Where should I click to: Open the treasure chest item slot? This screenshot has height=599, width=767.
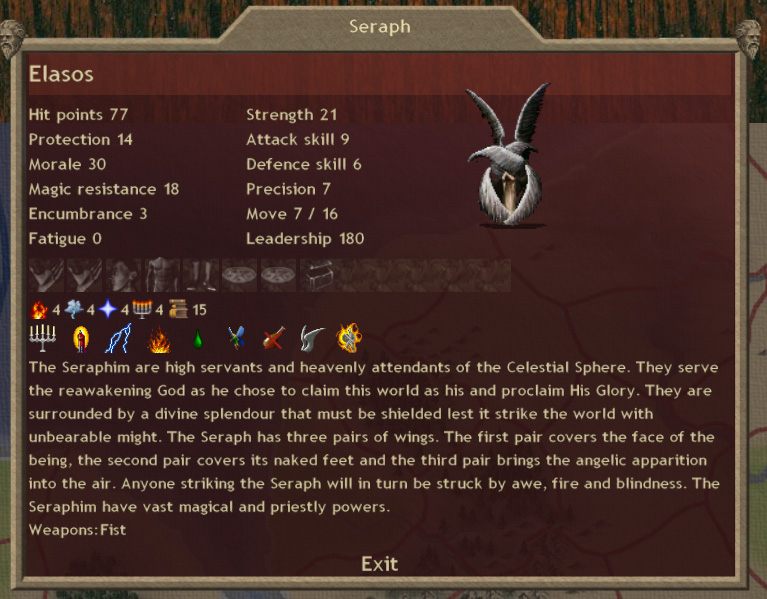pyautogui.click(x=316, y=274)
